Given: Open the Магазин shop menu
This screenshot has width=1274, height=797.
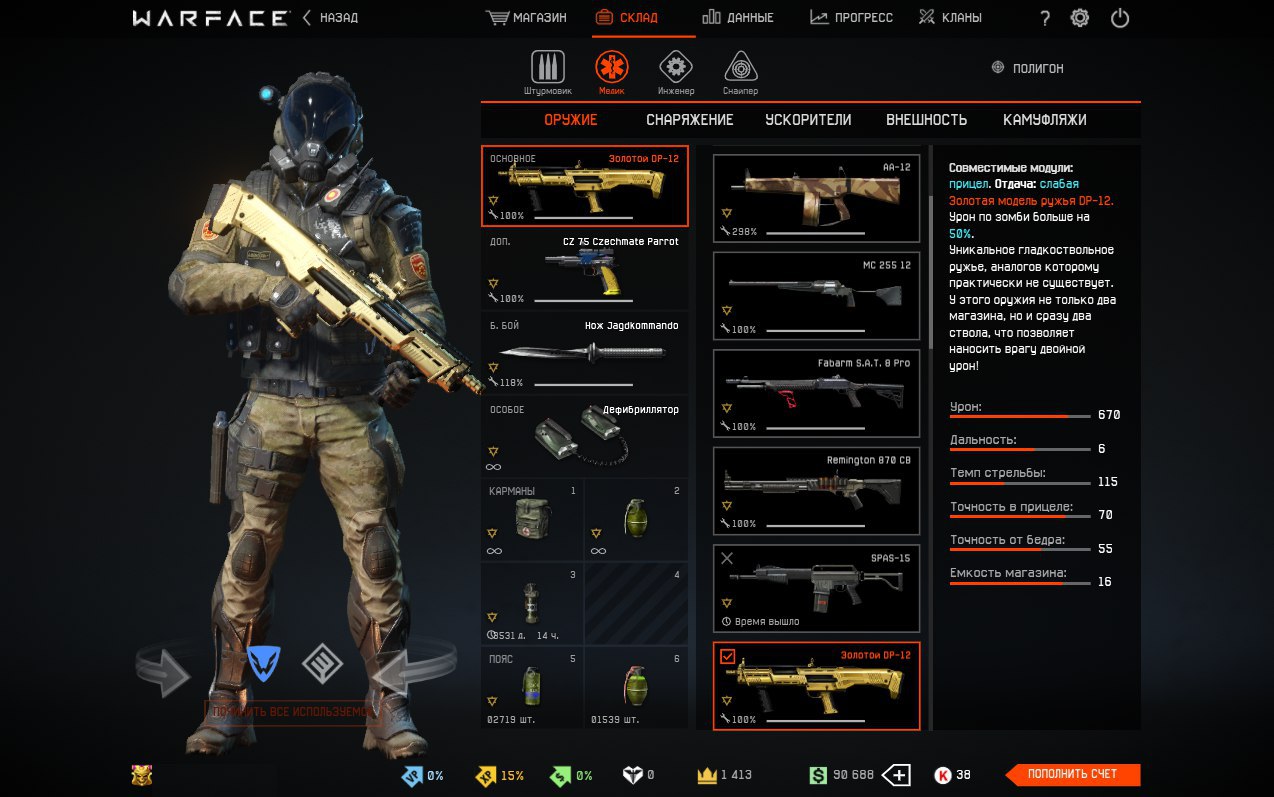Looking at the screenshot, I should click(526, 18).
